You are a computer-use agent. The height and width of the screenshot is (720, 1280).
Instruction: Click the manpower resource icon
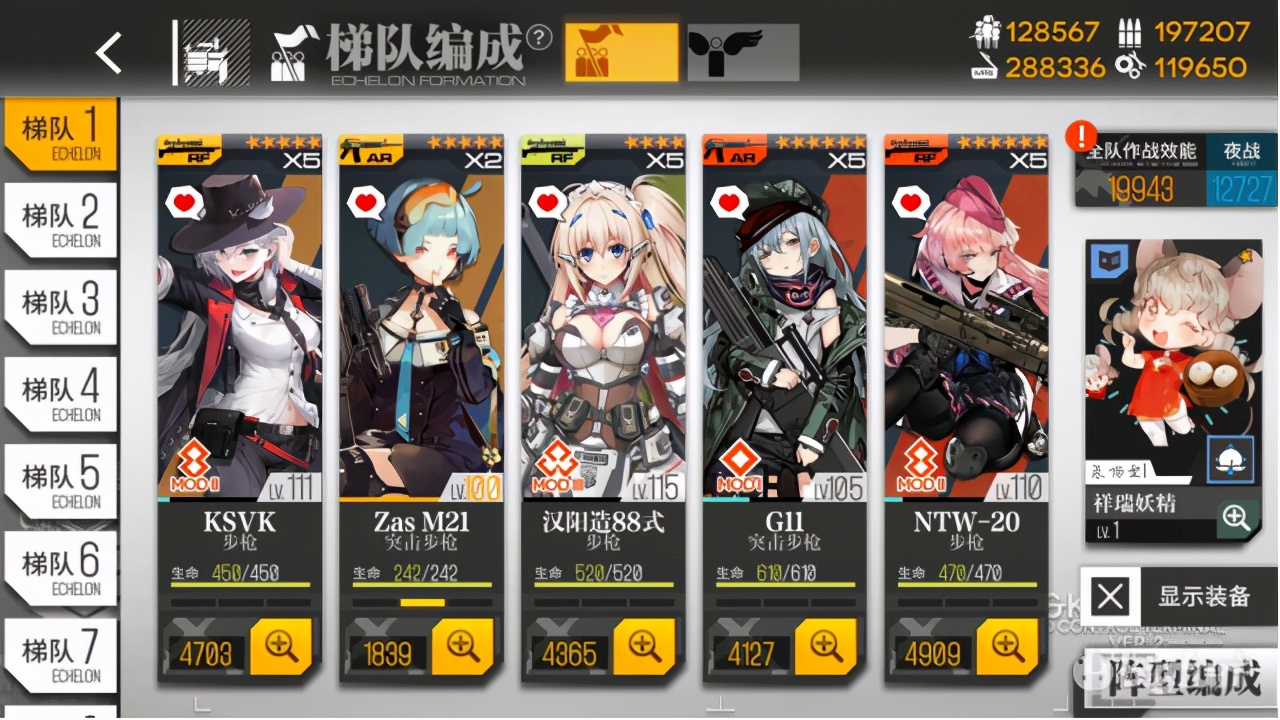(x=986, y=33)
